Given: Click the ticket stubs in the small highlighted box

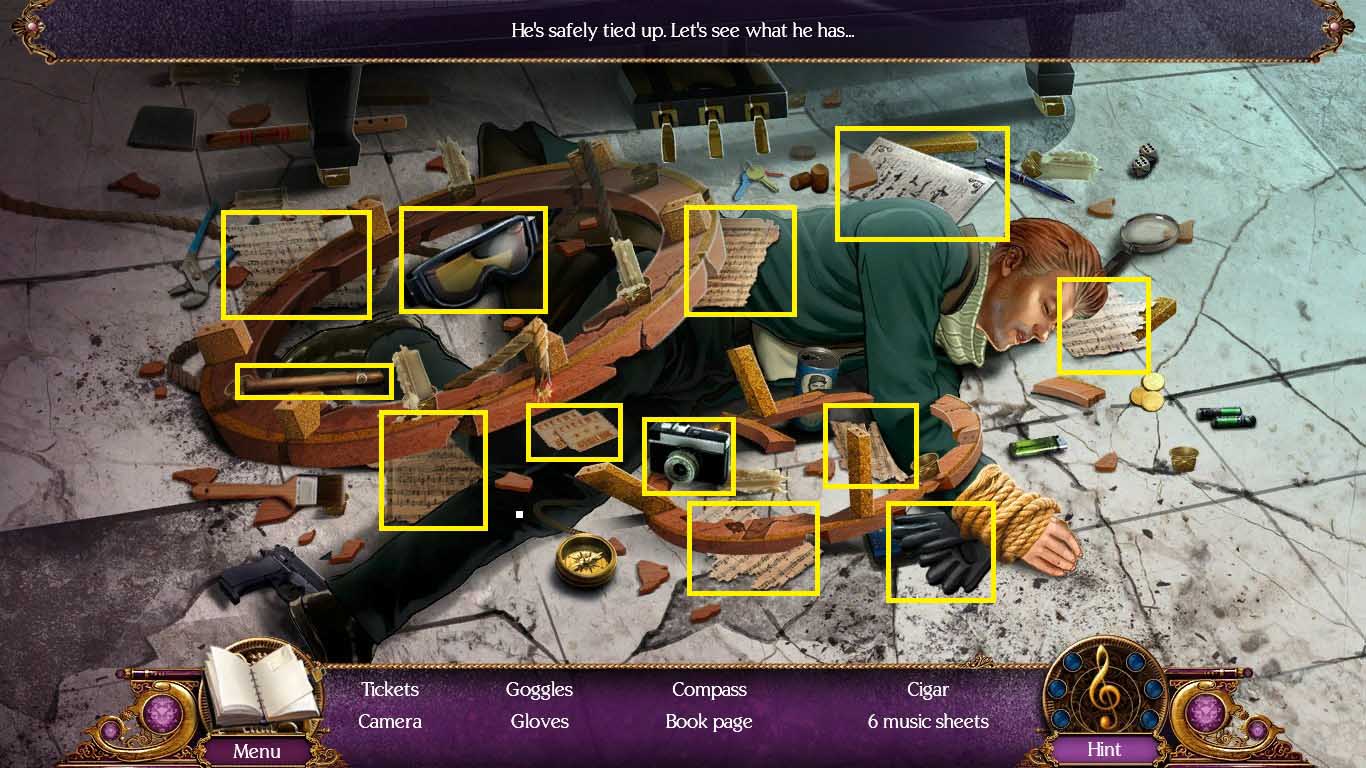Looking at the screenshot, I should pyautogui.click(x=575, y=430).
